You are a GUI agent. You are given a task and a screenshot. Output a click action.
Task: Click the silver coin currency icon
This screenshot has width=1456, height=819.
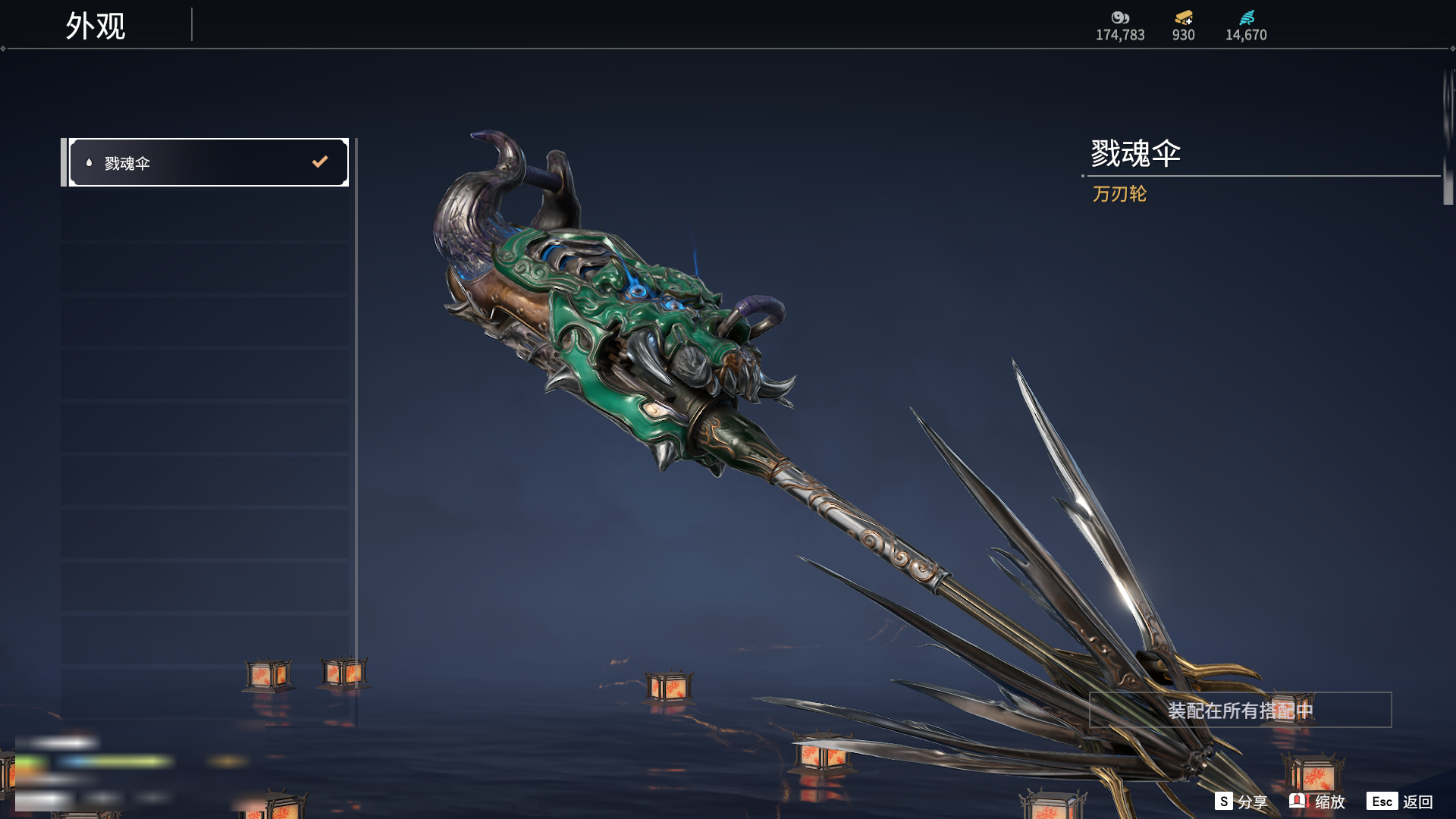(x=1120, y=17)
